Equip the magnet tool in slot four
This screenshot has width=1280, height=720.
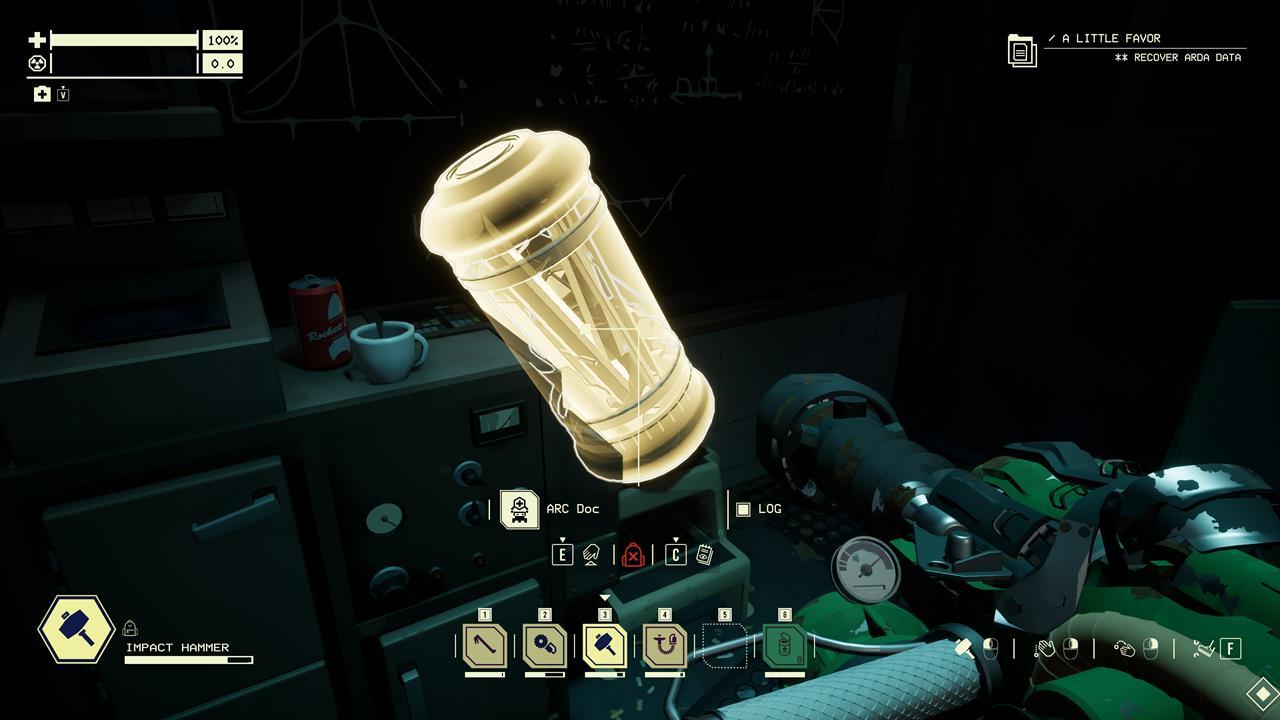tap(665, 646)
